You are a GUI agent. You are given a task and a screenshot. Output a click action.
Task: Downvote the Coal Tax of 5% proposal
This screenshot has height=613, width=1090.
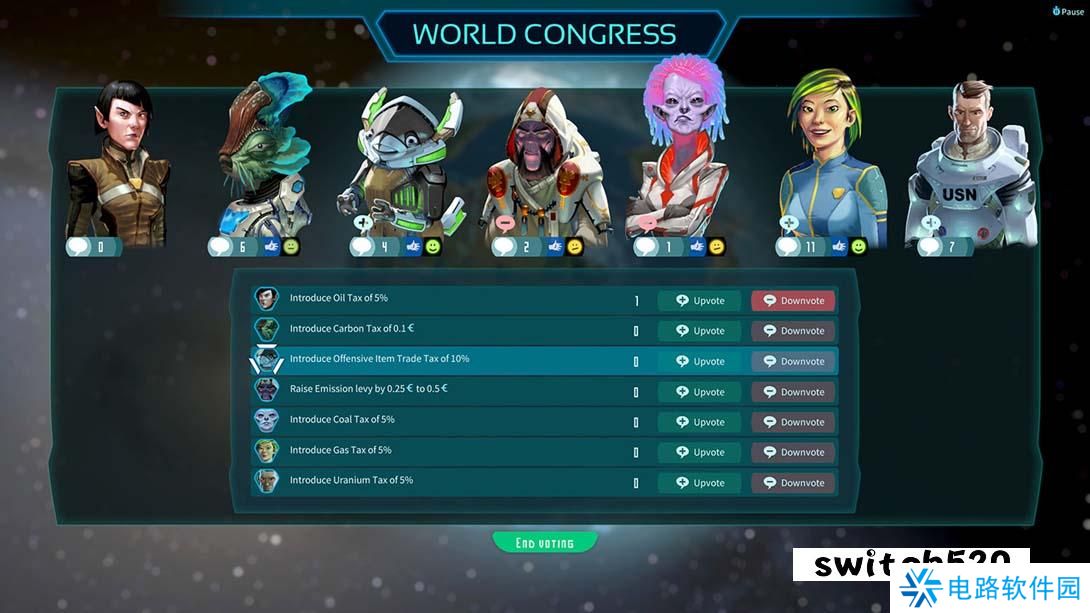793,422
